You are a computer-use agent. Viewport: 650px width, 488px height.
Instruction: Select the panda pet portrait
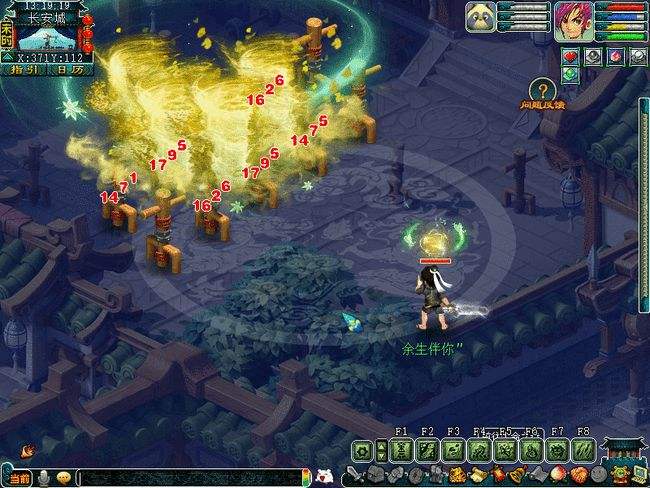[479, 18]
